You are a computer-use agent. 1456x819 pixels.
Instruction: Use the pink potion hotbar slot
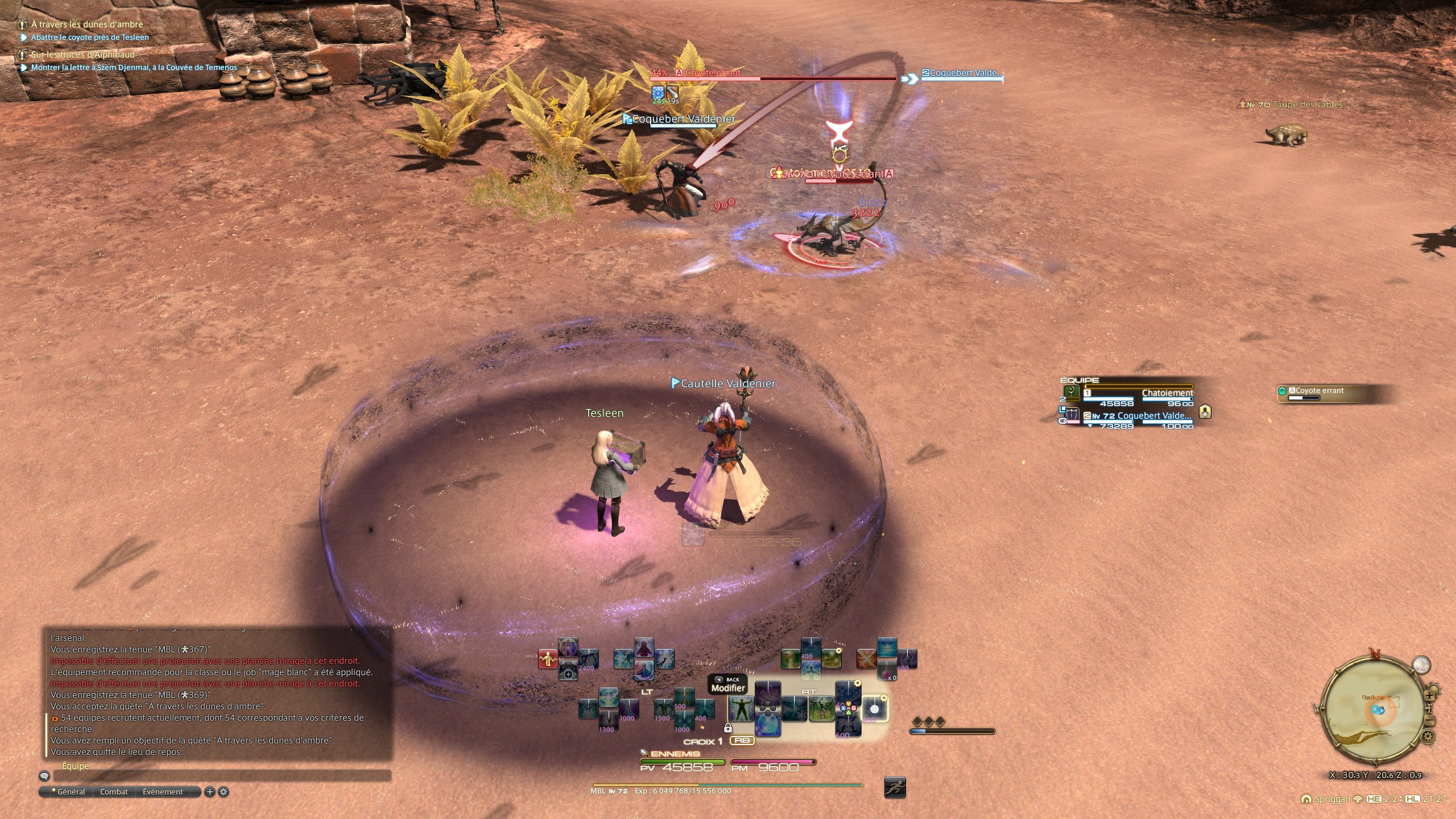click(887, 671)
